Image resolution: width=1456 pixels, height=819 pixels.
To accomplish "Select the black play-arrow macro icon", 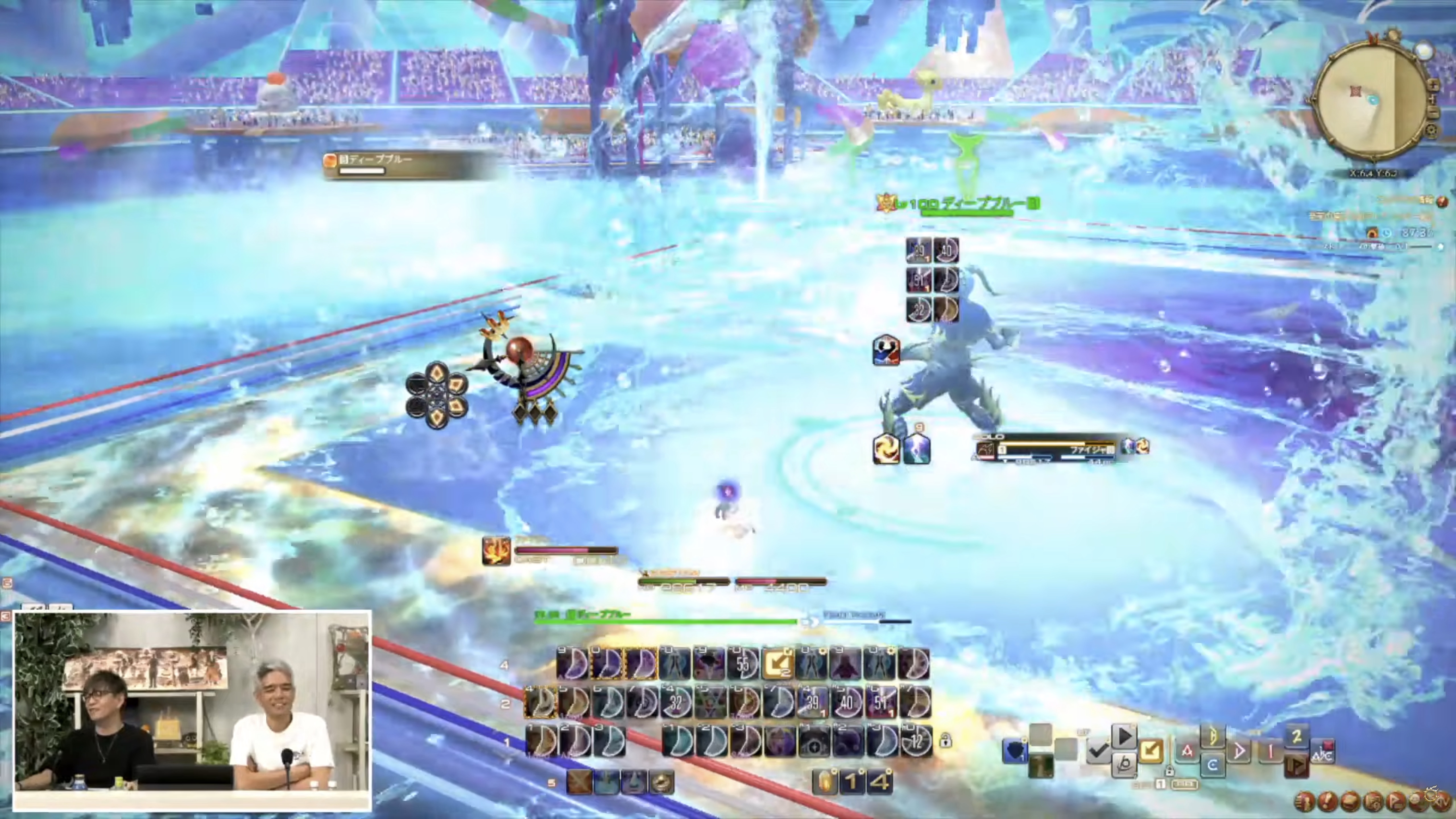I will click(1124, 737).
